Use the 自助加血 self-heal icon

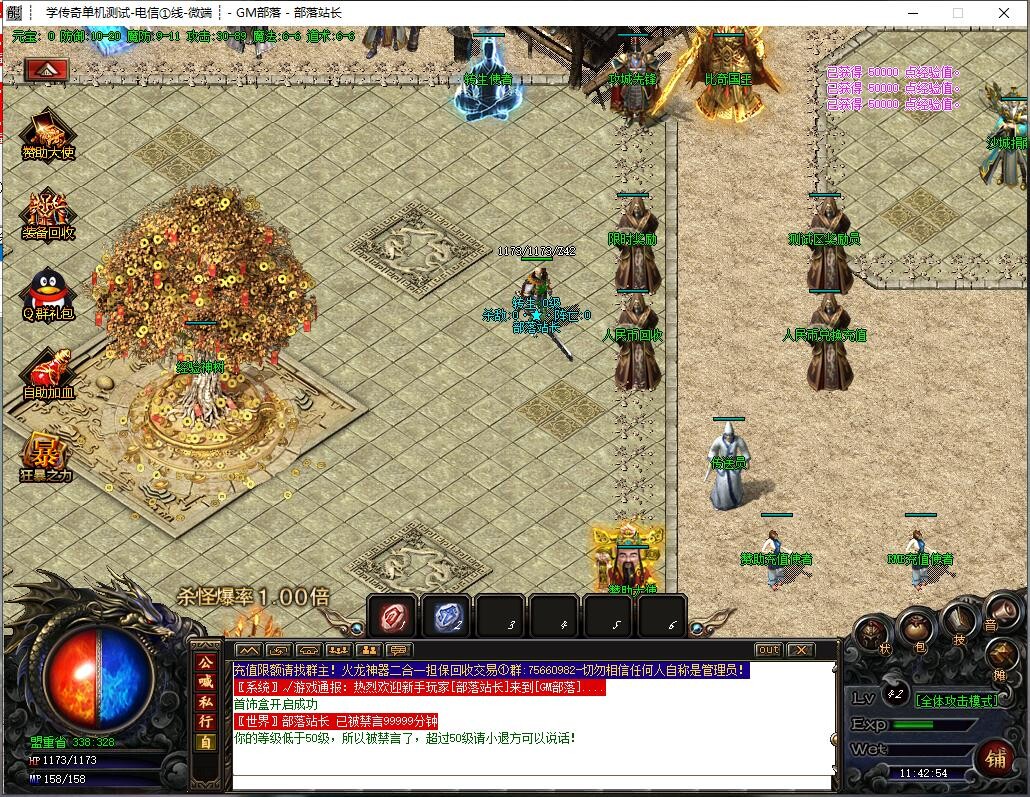pos(48,371)
